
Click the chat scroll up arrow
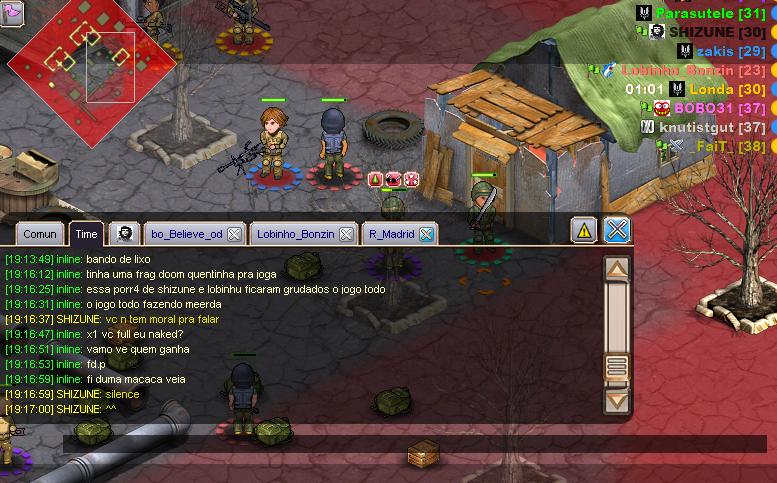(617, 270)
